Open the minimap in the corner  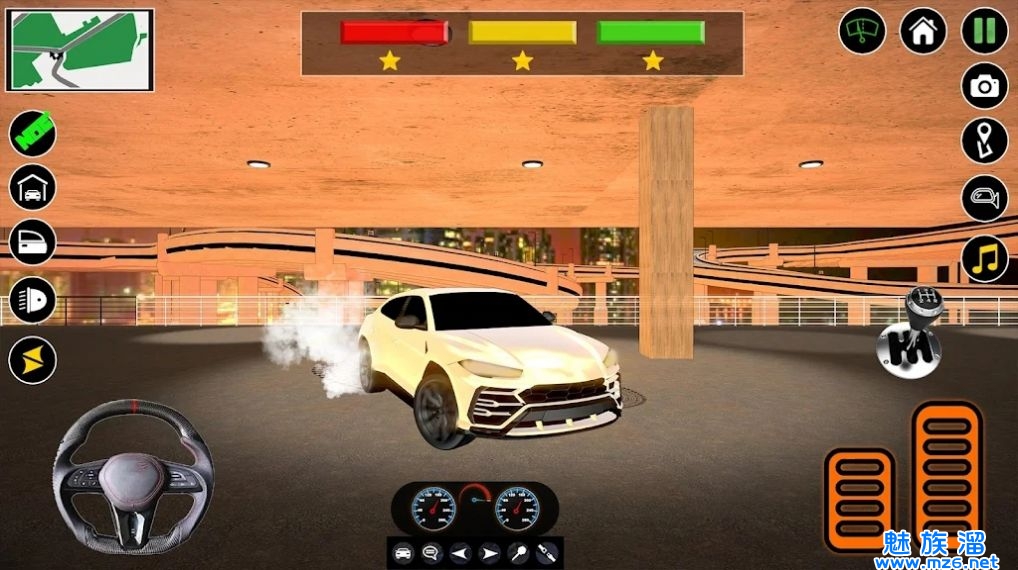coord(80,50)
